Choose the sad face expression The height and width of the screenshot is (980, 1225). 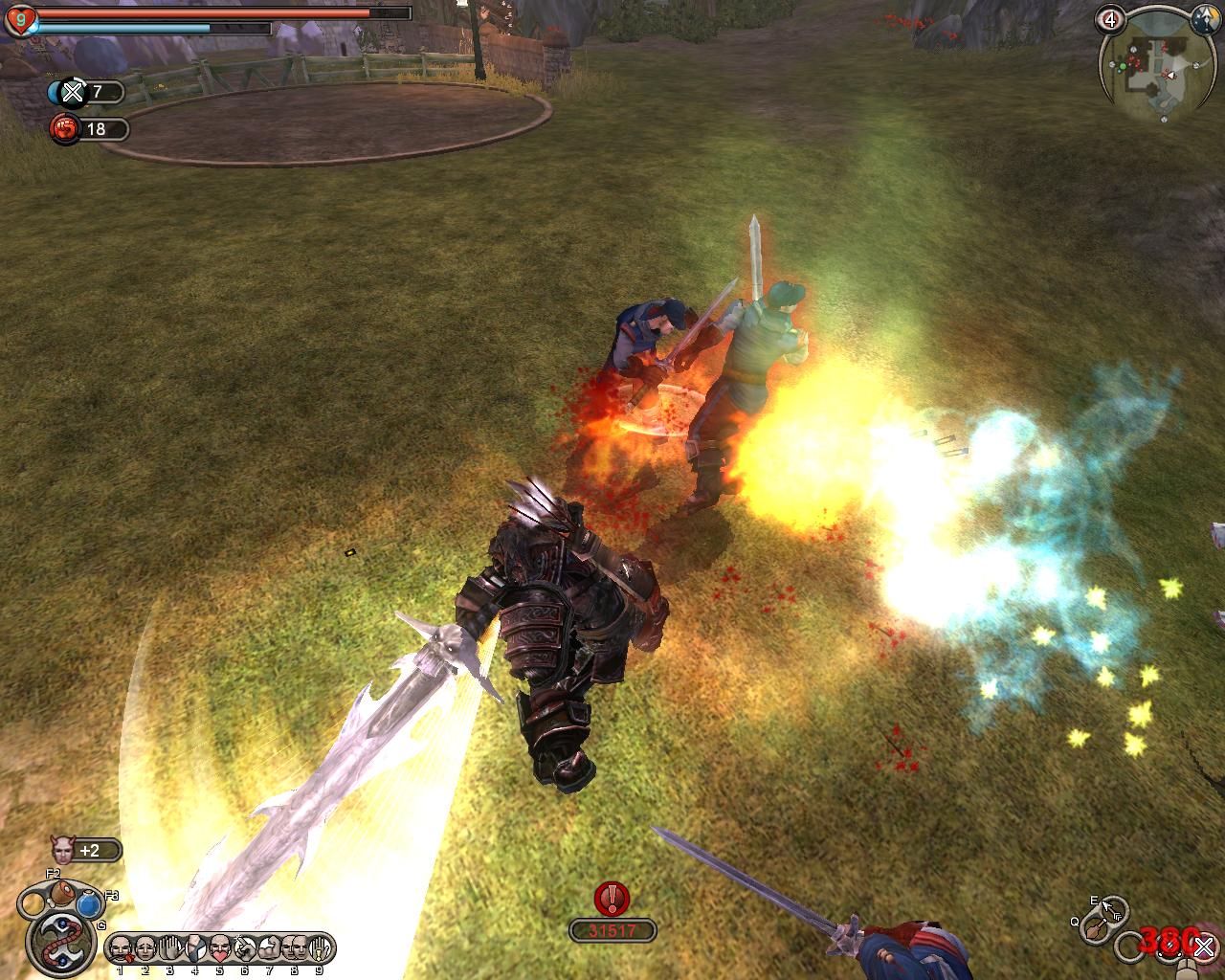tap(145, 948)
